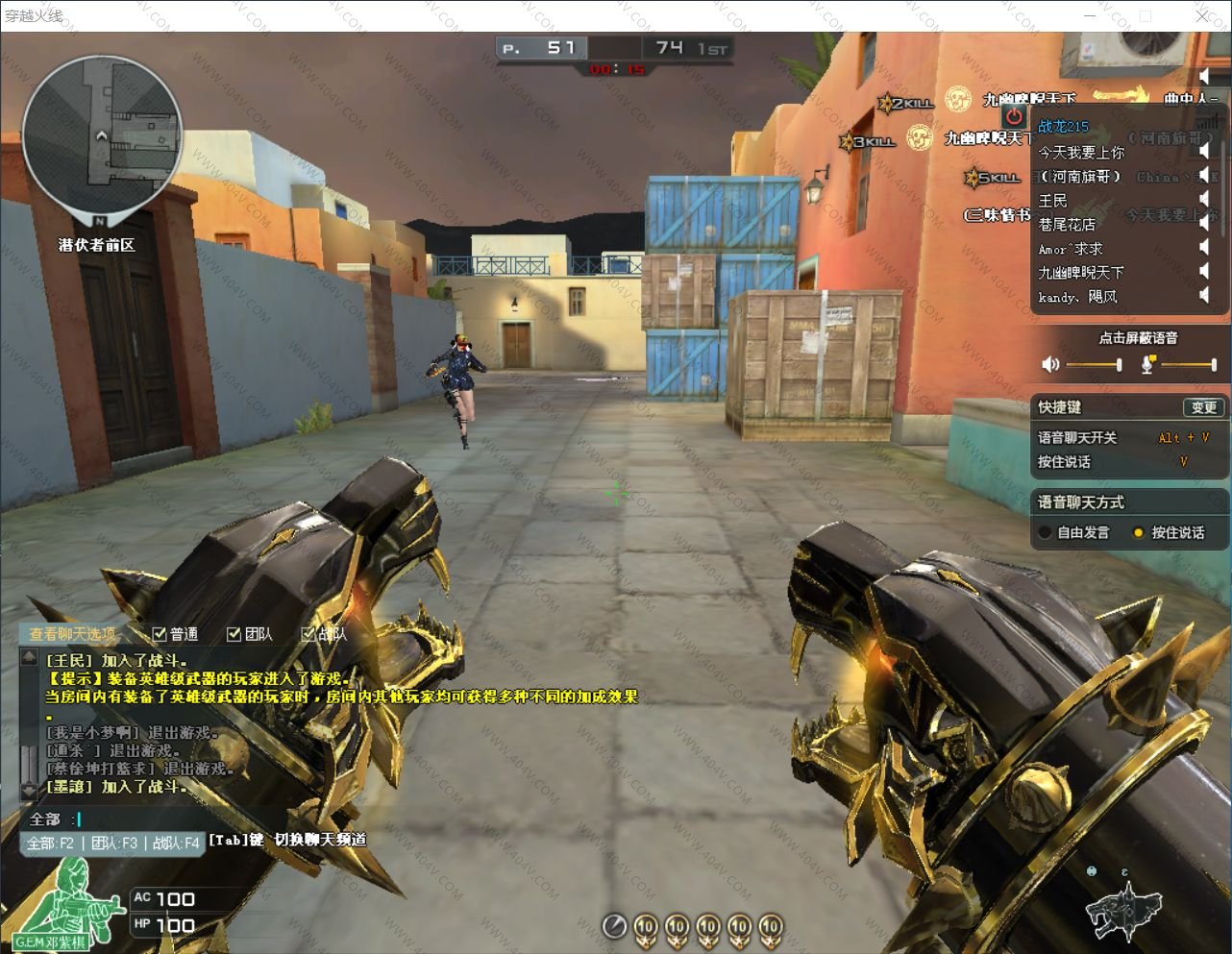The height and width of the screenshot is (954, 1232).
Task: Switch chat channel to 团队:F3
Action: coord(114,843)
